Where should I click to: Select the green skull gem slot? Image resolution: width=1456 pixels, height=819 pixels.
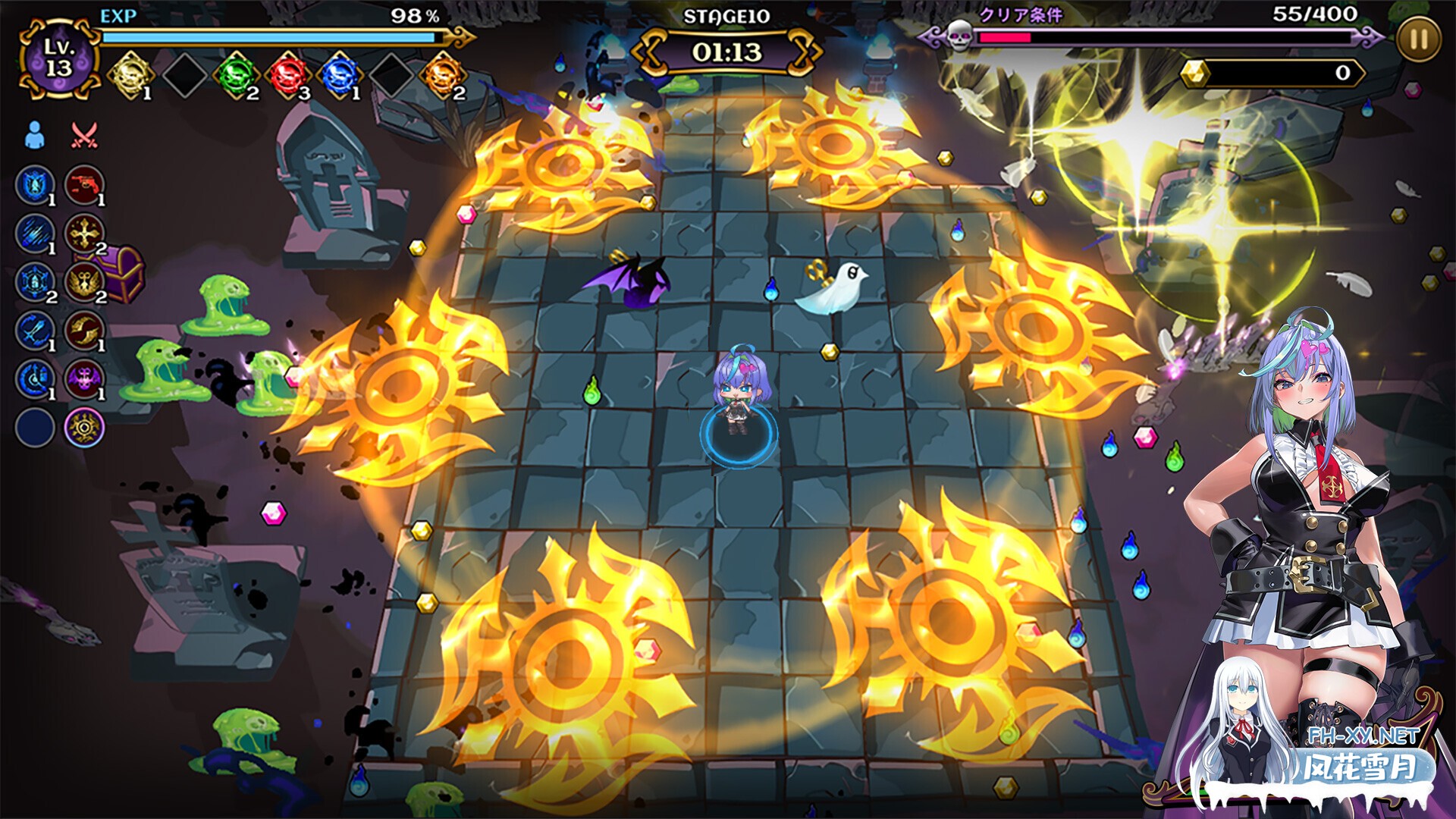(x=237, y=75)
